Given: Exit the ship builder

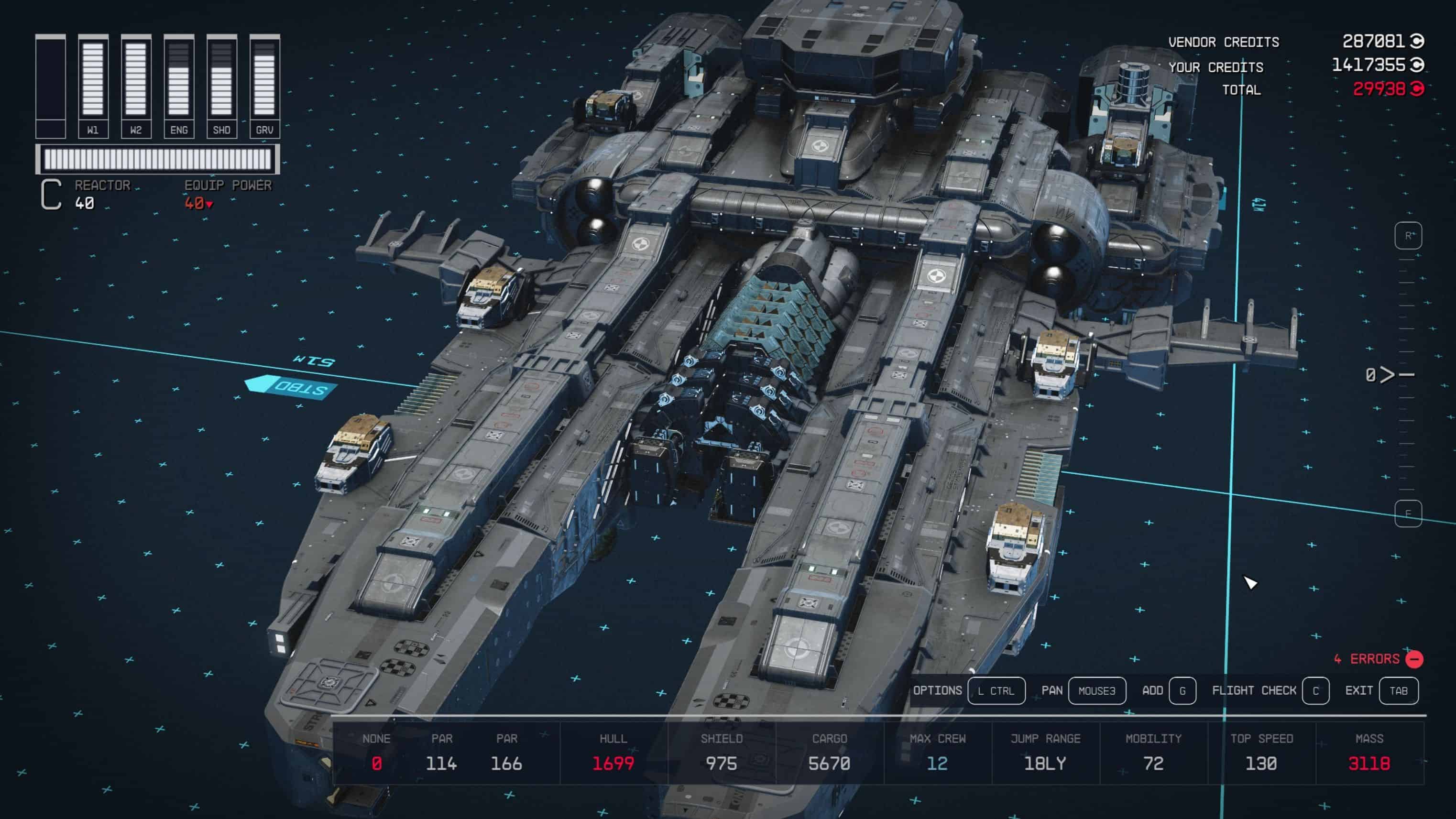Looking at the screenshot, I should click(1398, 691).
